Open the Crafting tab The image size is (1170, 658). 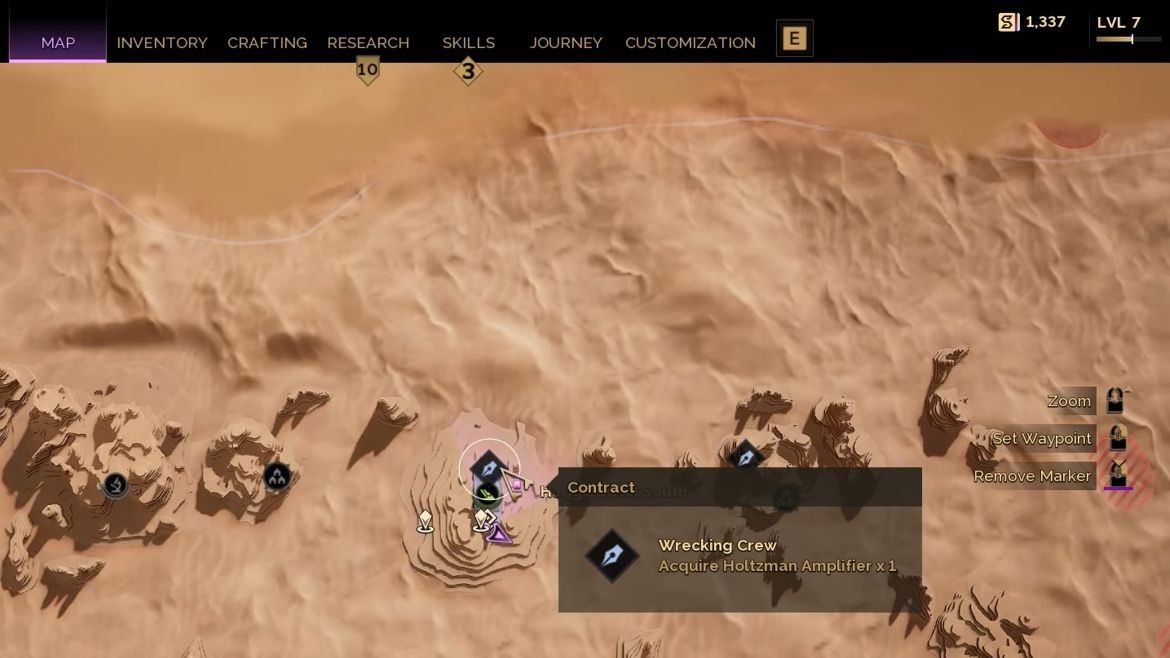click(x=267, y=43)
